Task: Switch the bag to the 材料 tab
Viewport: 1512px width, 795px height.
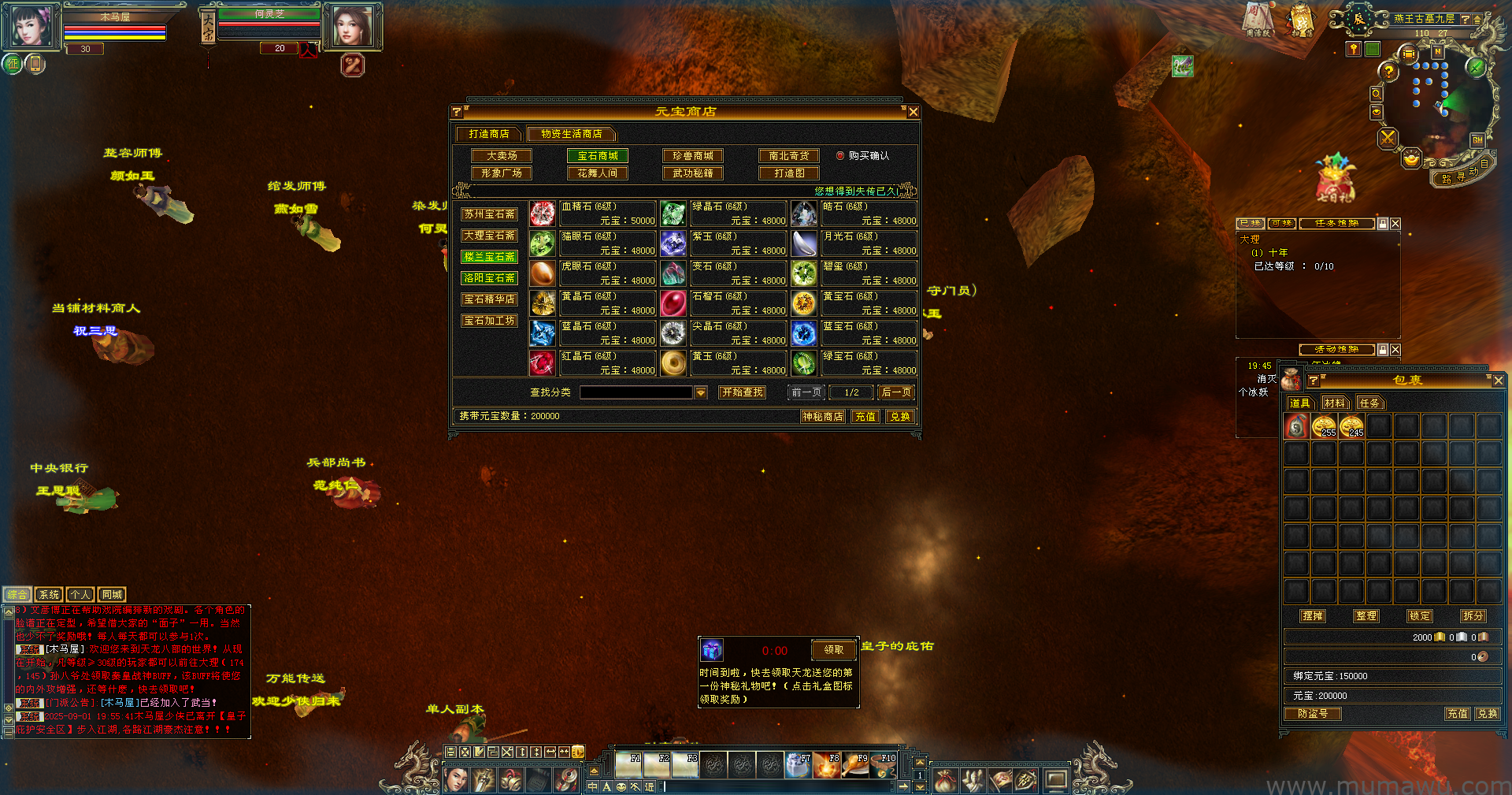Action: pyautogui.click(x=1335, y=403)
